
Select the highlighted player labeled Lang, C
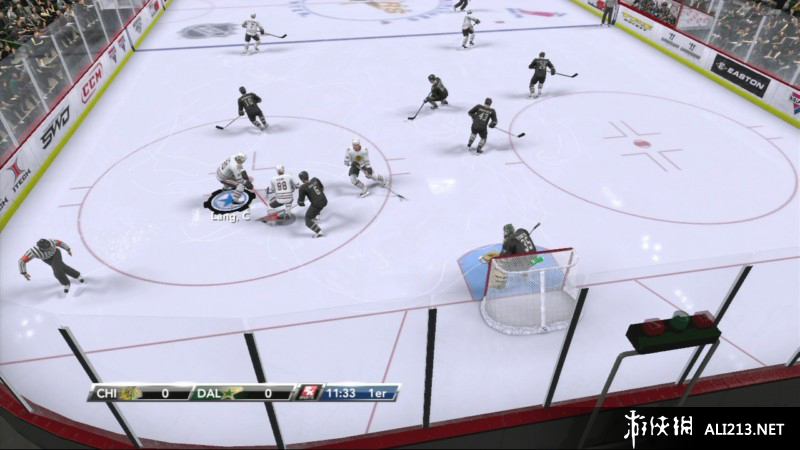[233, 178]
